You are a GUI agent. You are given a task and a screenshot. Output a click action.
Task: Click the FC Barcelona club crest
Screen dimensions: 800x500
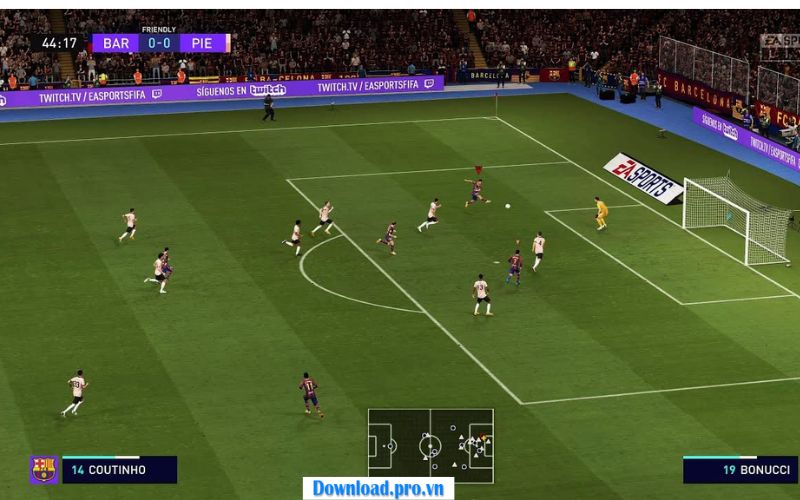click(43, 470)
